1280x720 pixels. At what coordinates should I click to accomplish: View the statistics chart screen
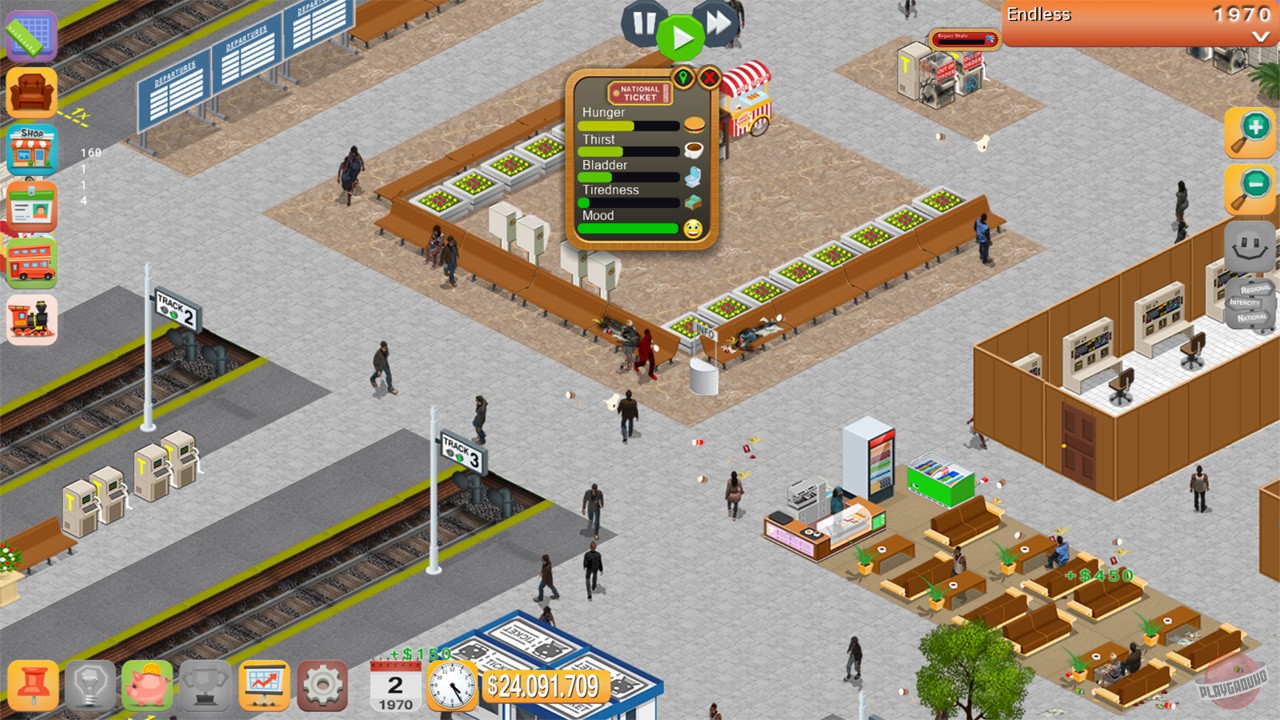(265, 687)
